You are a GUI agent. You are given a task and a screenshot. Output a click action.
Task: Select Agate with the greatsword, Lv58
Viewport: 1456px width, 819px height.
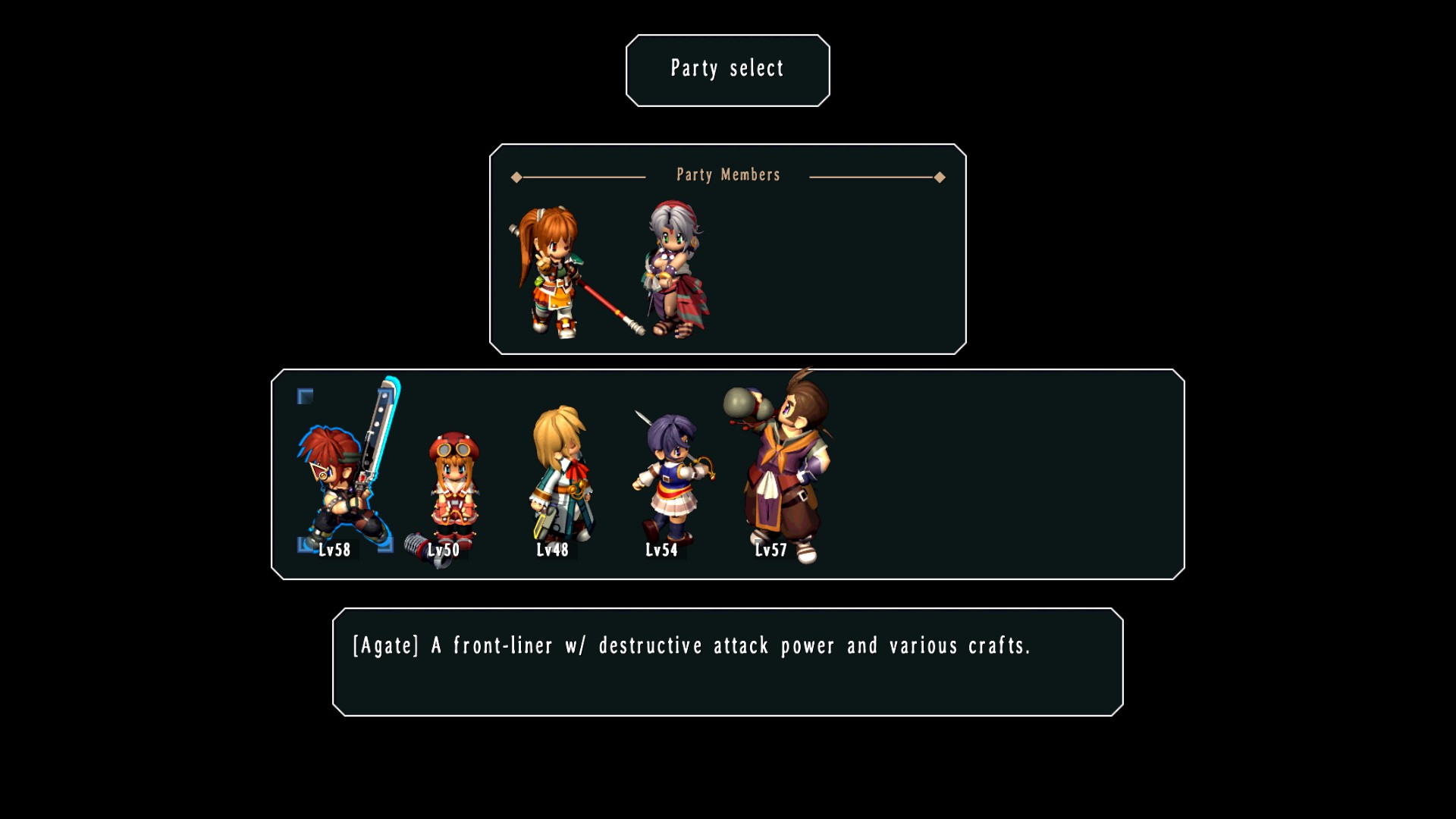click(345, 478)
